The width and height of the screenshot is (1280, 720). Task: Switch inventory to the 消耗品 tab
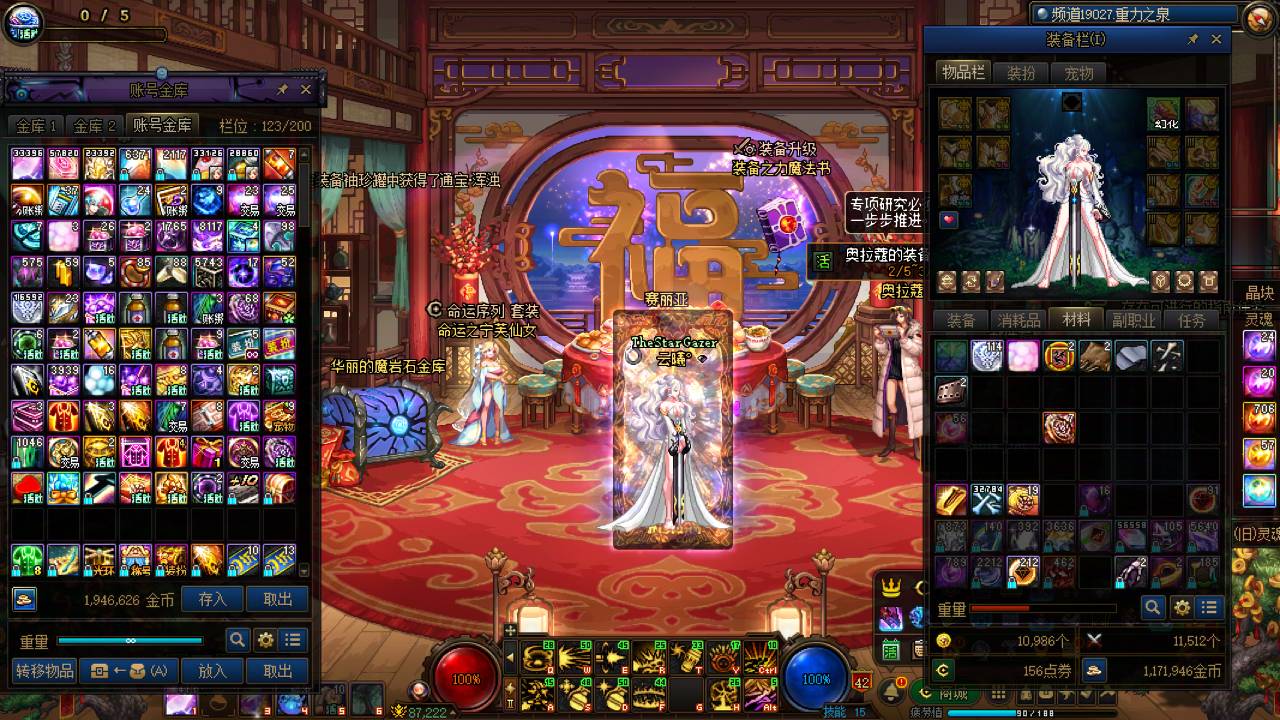(1019, 321)
